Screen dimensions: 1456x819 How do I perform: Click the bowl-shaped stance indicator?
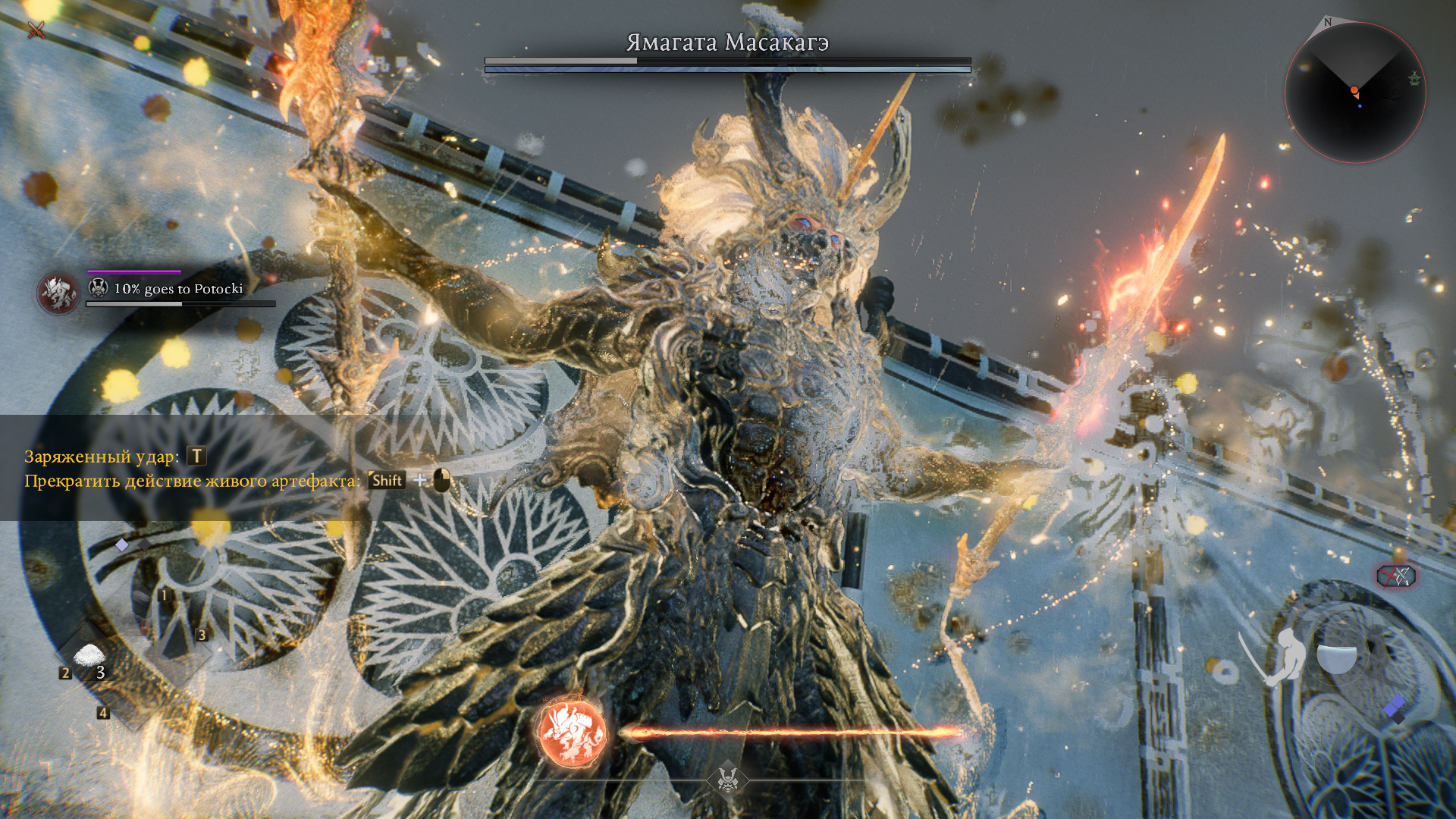[1336, 657]
